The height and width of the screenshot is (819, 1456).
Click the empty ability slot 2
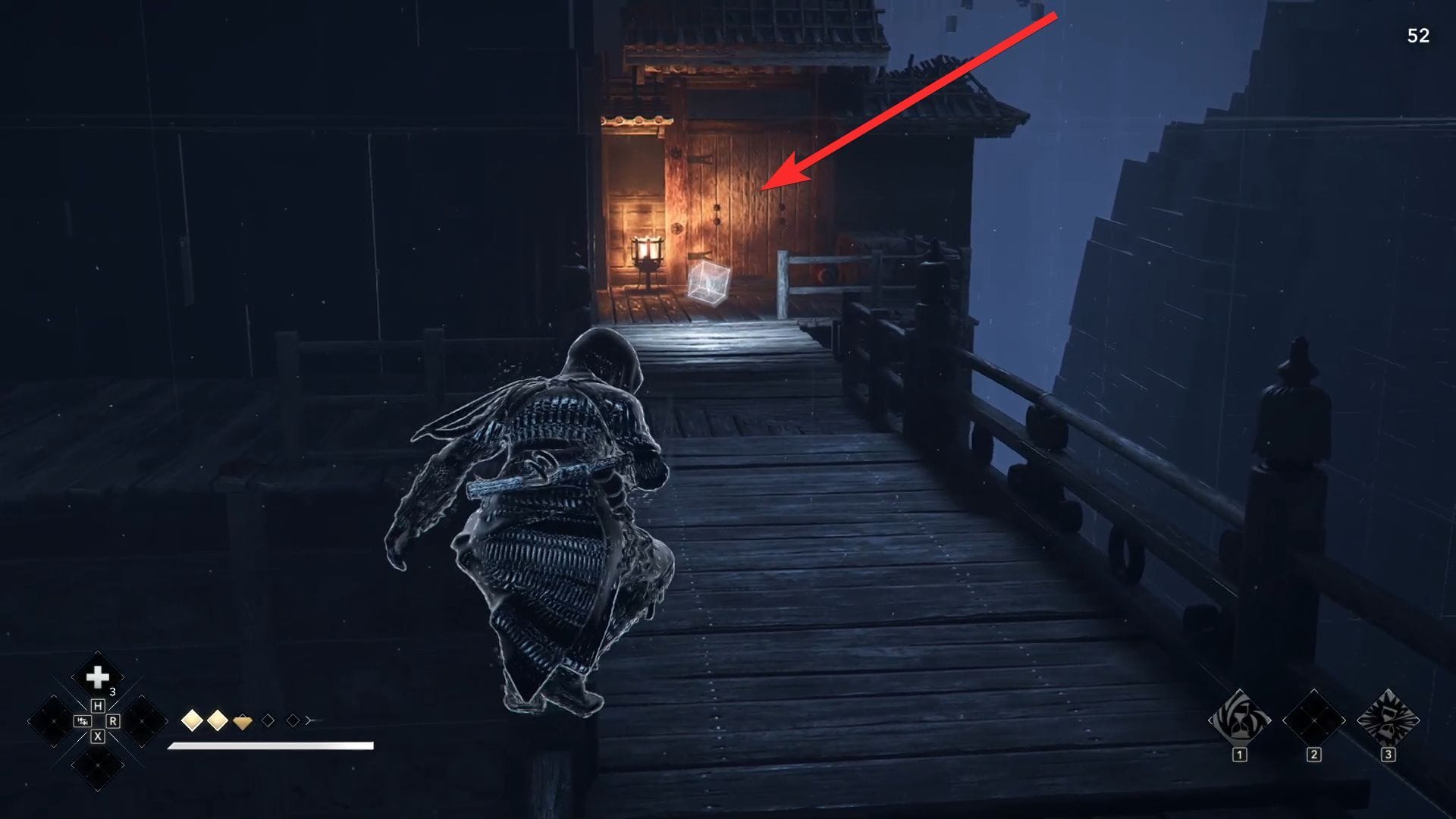pyautogui.click(x=1313, y=720)
